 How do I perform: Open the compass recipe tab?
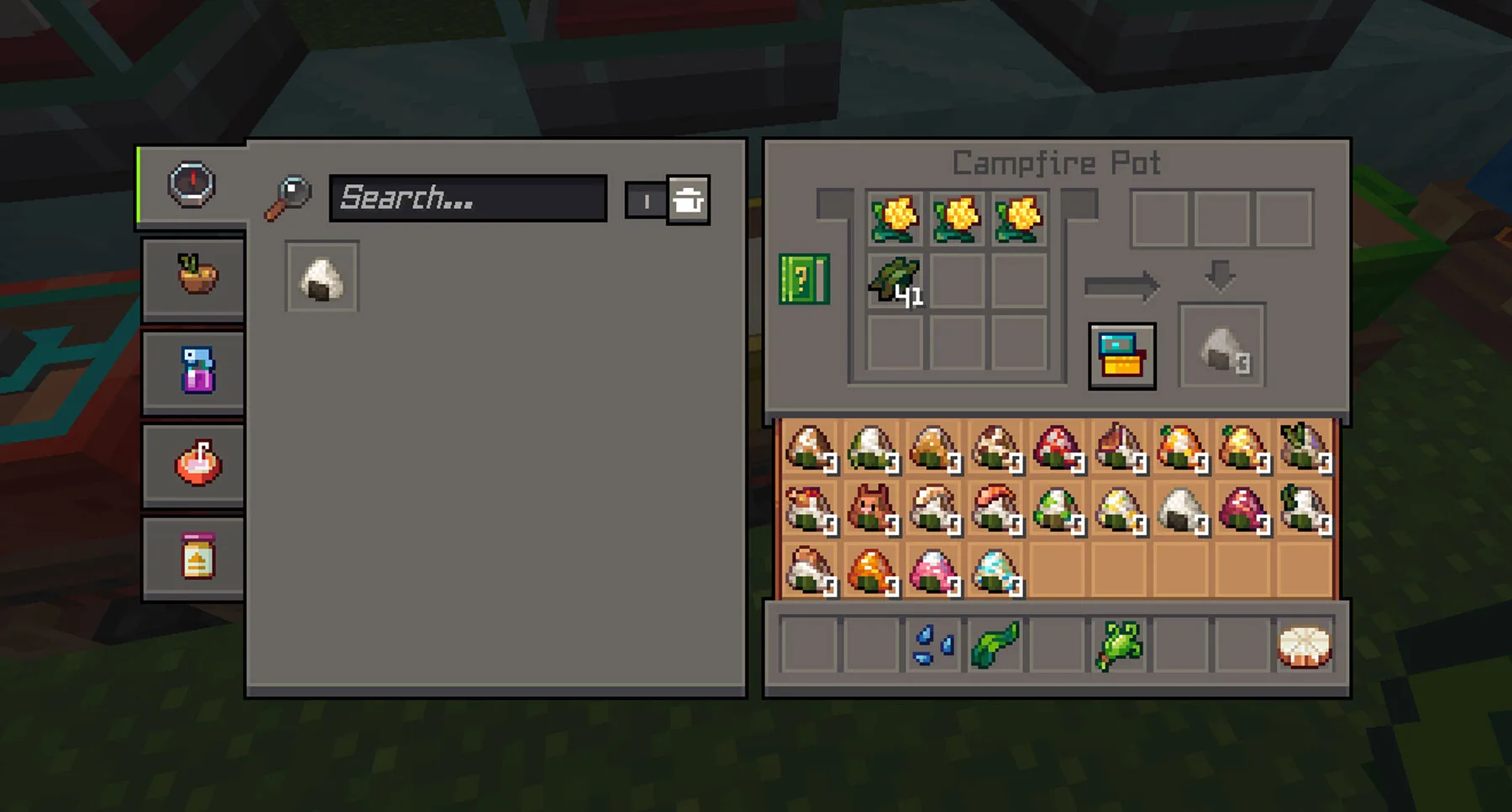(192, 185)
